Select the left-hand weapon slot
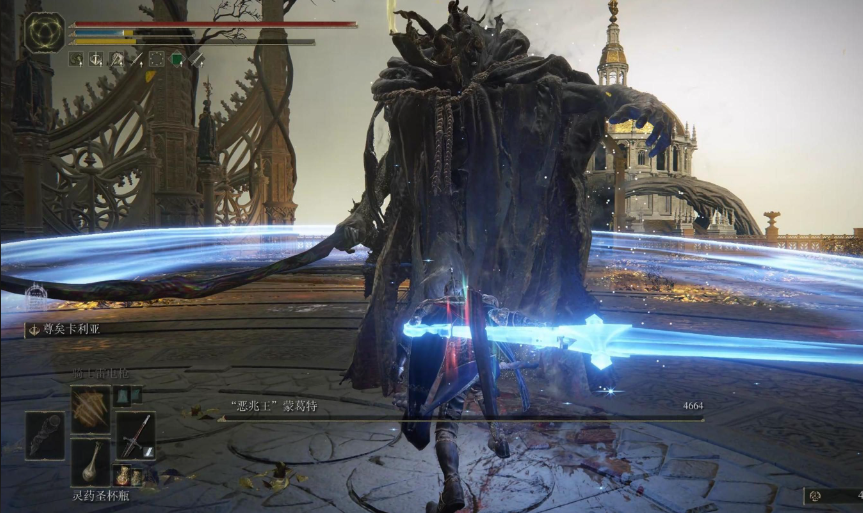The image size is (863, 513). [45, 434]
